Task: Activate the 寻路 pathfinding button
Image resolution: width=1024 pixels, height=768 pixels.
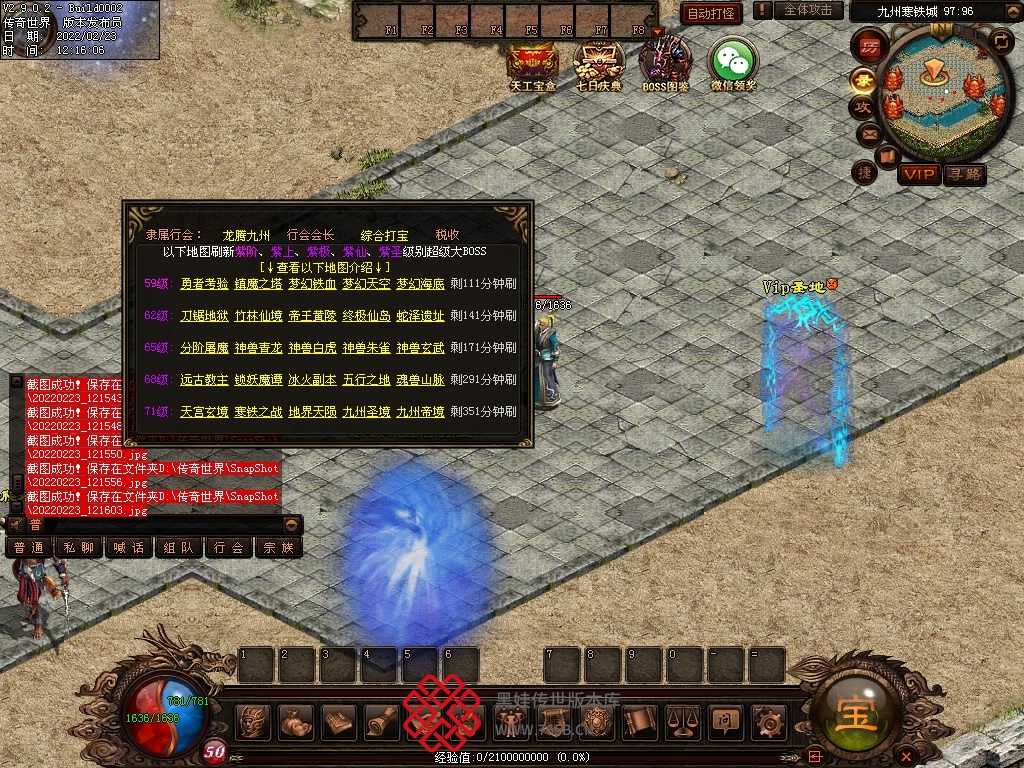Action: pyautogui.click(x=965, y=175)
